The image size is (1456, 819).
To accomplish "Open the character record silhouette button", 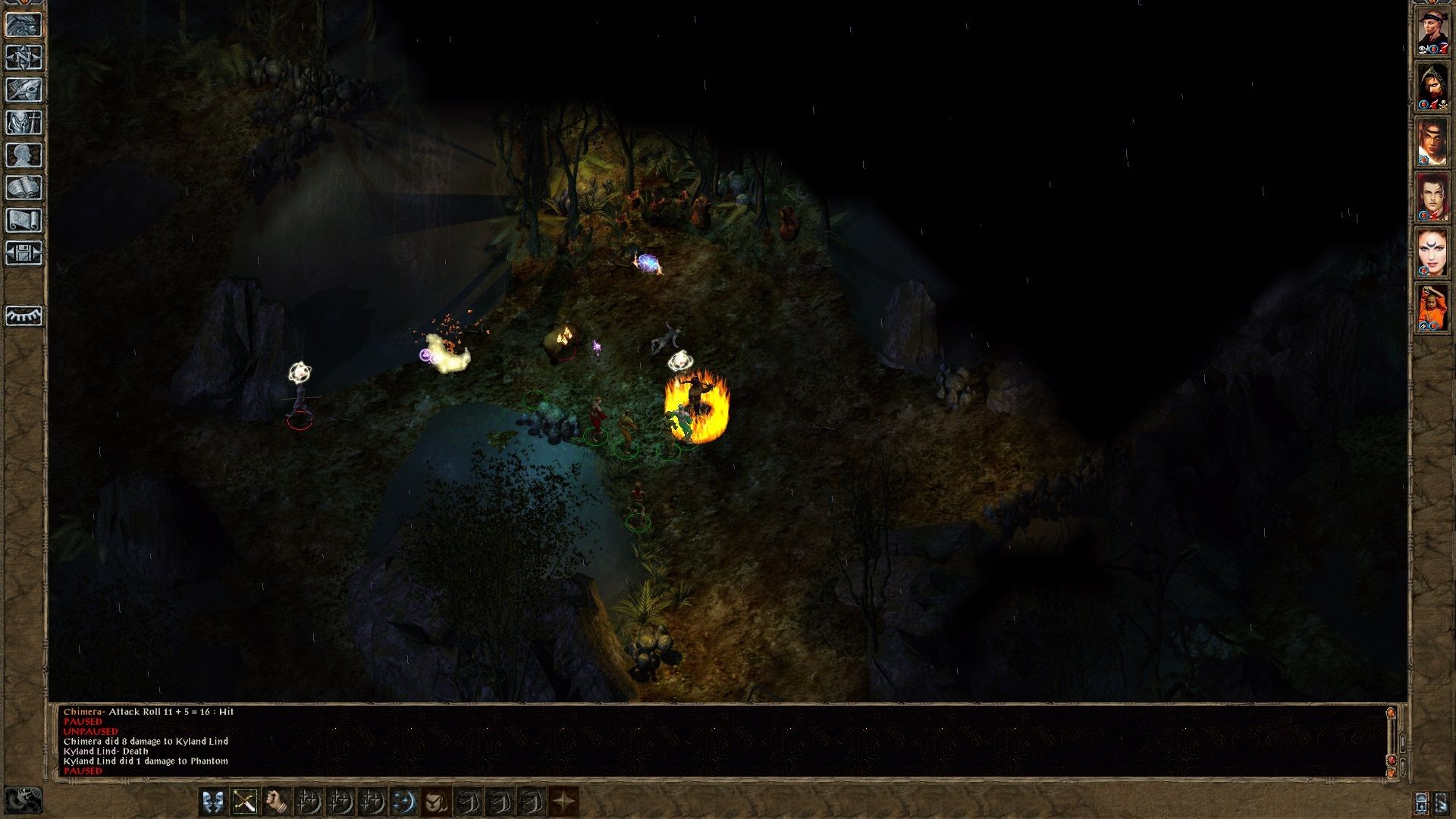I will coord(24,155).
